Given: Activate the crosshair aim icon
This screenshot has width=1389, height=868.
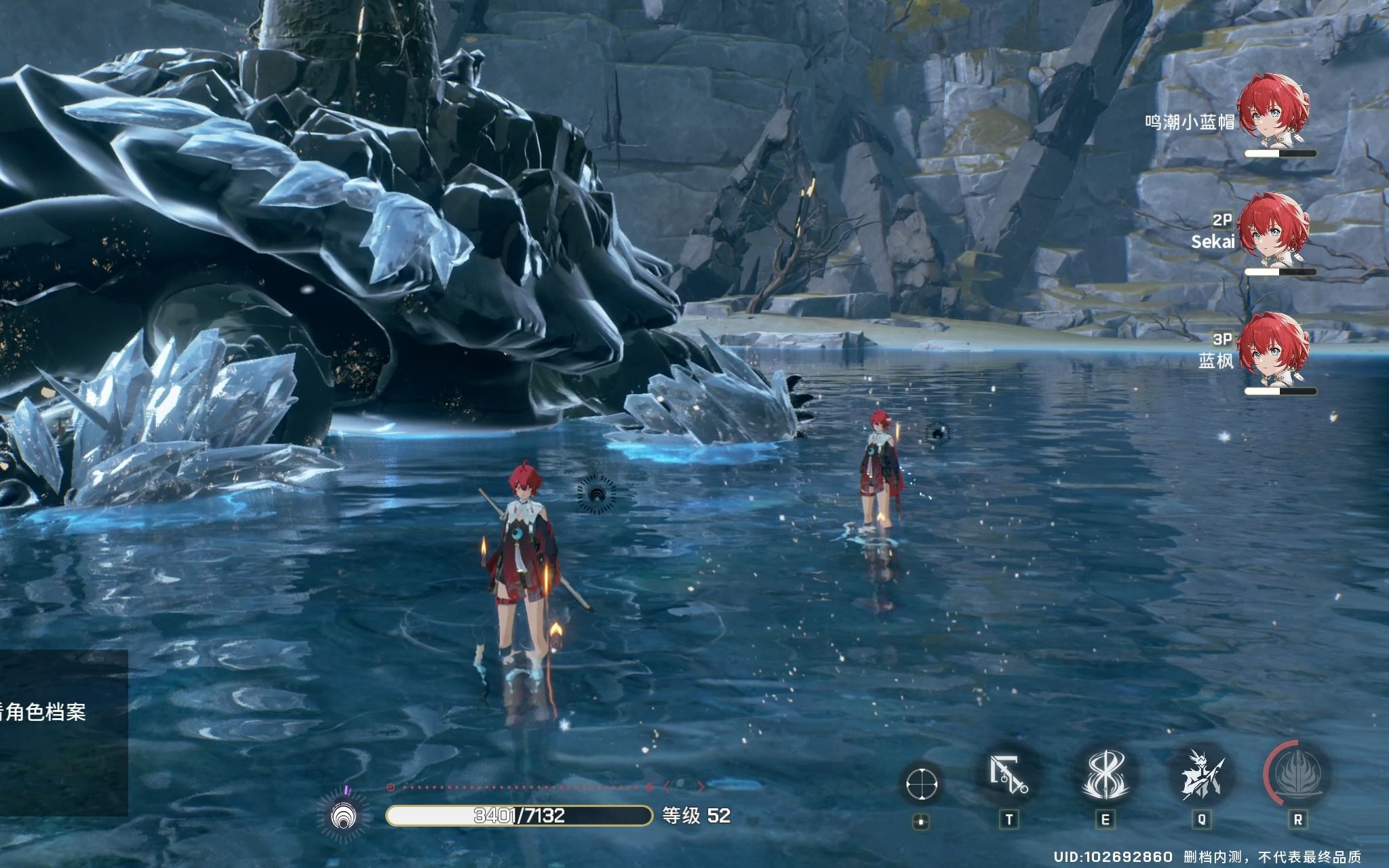Looking at the screenshot, I should [x=922, y=784].
